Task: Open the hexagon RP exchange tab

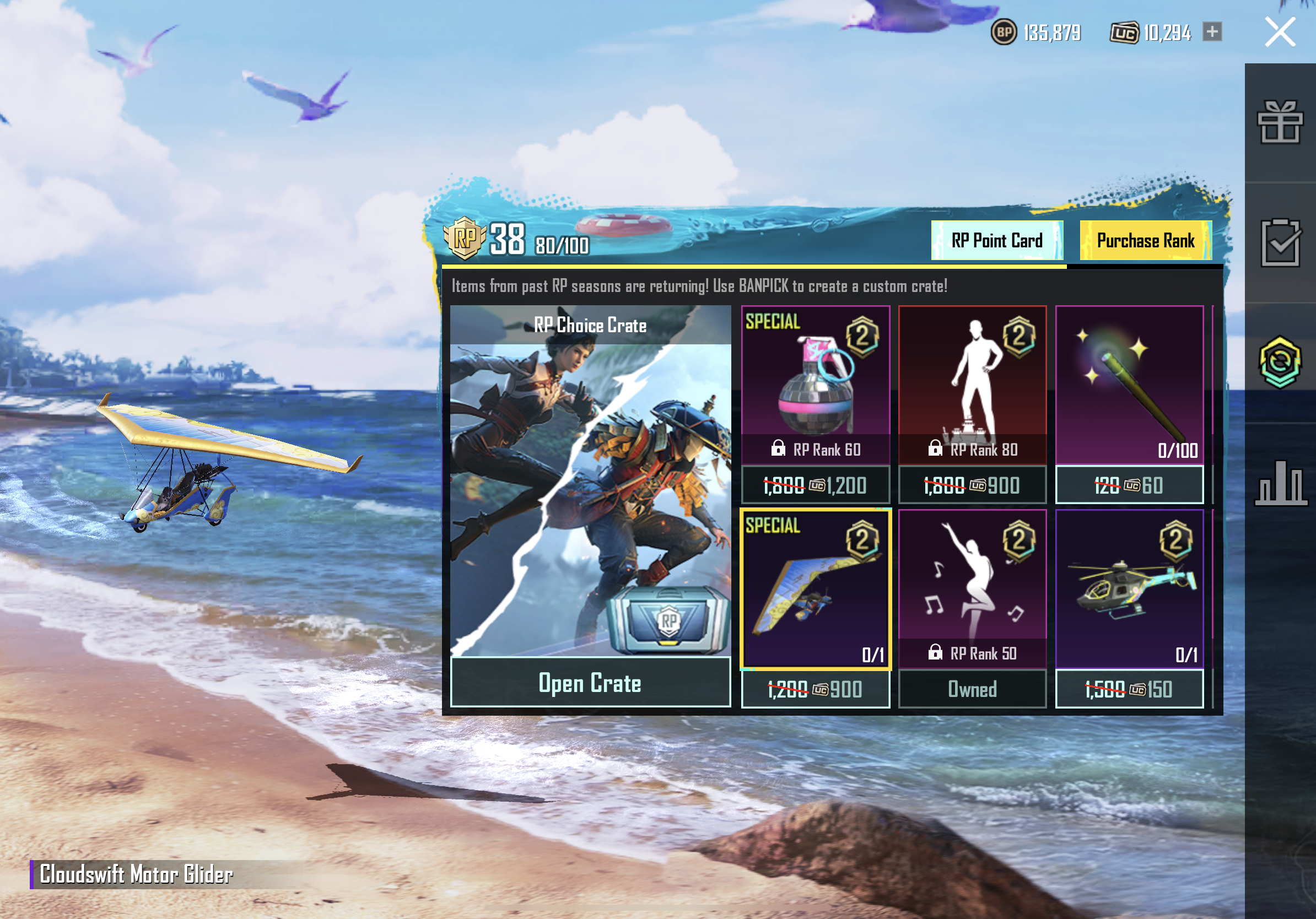Action: (1280, 362)
